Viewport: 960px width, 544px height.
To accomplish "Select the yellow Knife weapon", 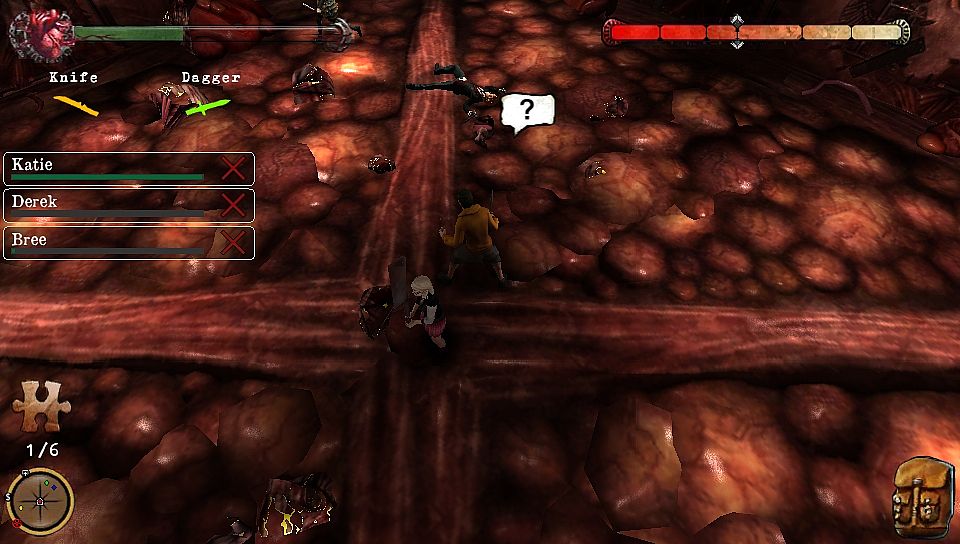I will [x=76, y=102].
